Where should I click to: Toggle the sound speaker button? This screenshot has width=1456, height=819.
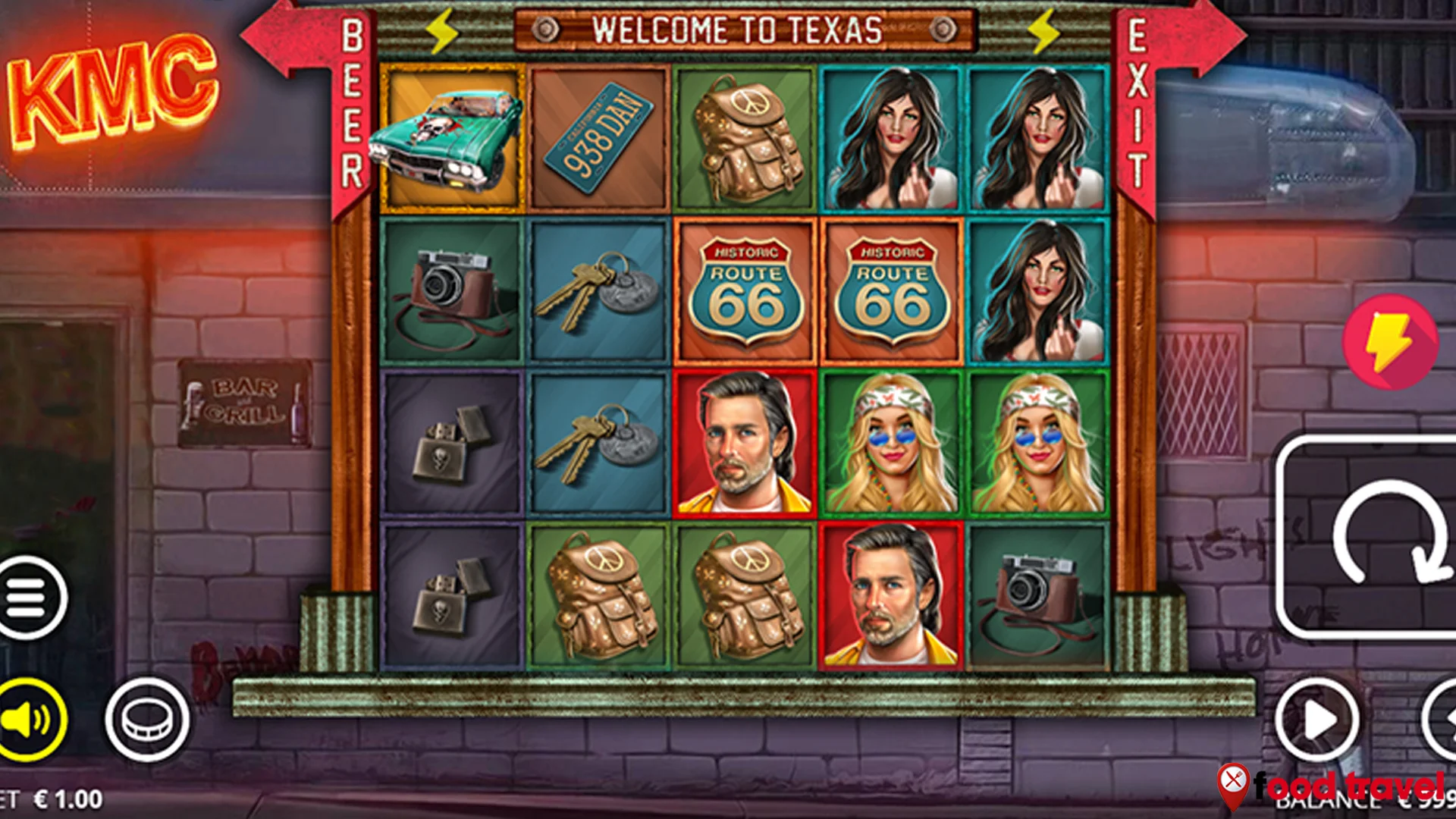[x=30, y=719]
